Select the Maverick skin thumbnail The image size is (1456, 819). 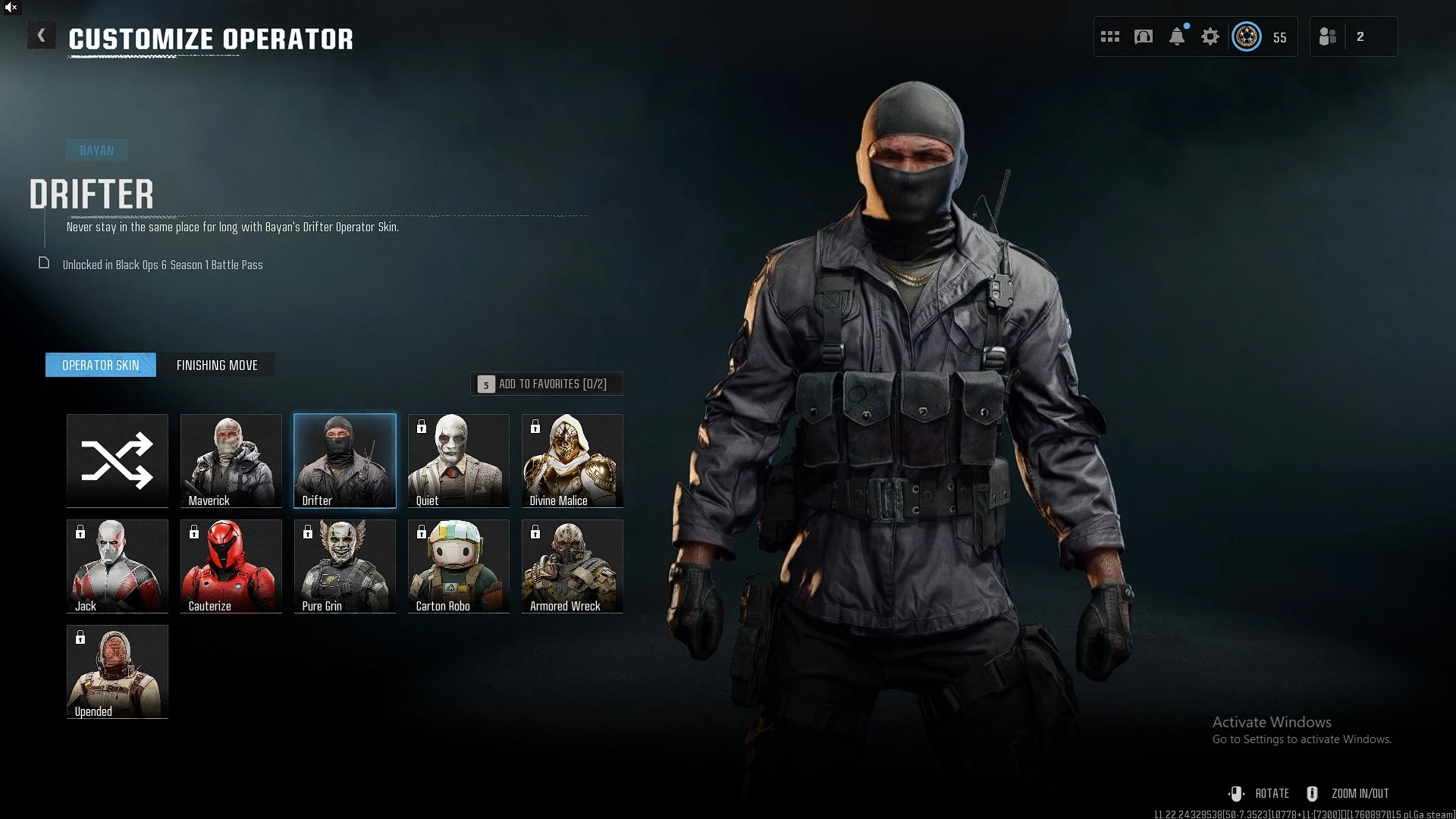[x=231, y=460]
